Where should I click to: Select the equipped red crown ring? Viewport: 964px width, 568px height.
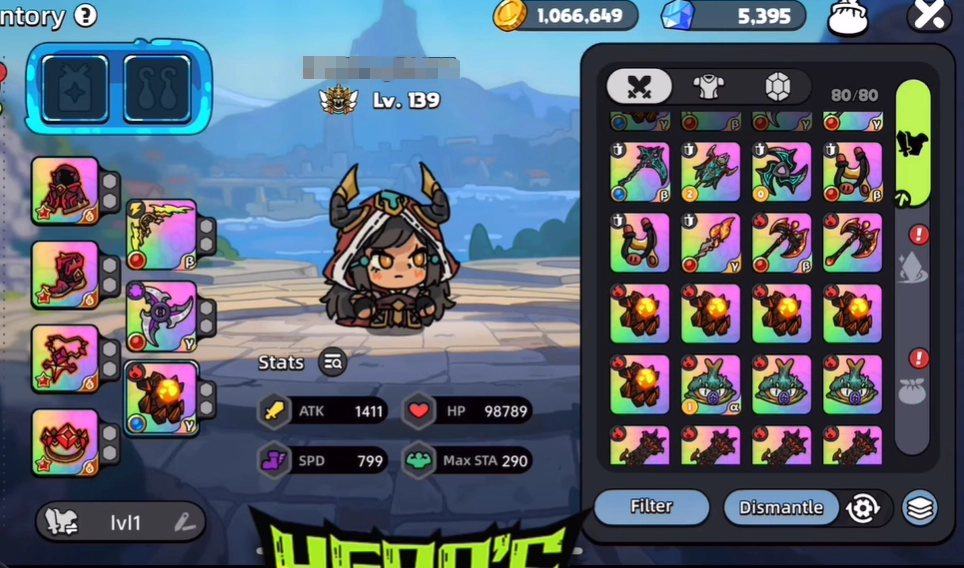[66, 442]
